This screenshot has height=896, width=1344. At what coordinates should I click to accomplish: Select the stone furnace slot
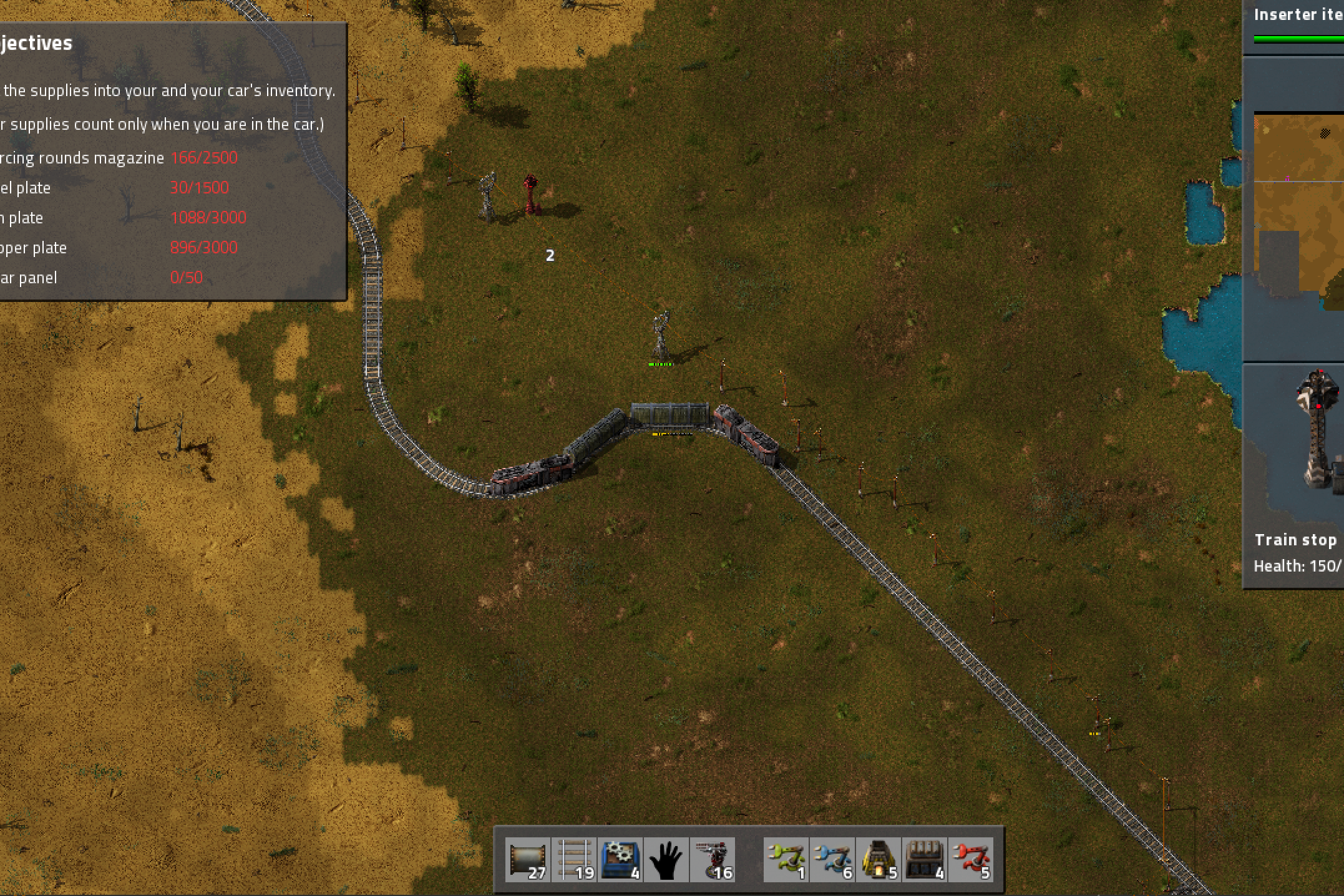(x=879, y=860)
